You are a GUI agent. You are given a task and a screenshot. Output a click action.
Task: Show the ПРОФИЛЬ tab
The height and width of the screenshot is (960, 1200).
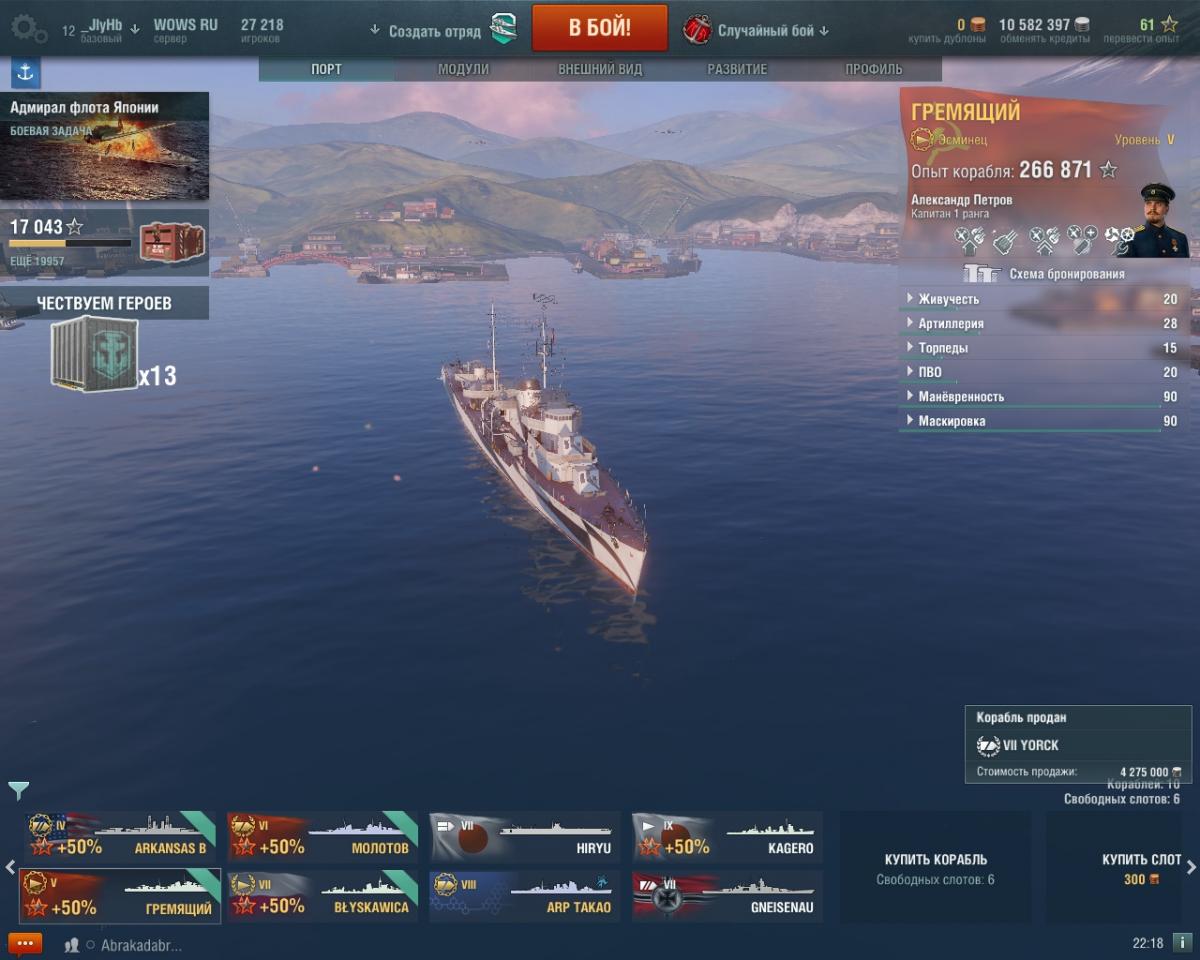coord(873,69)
